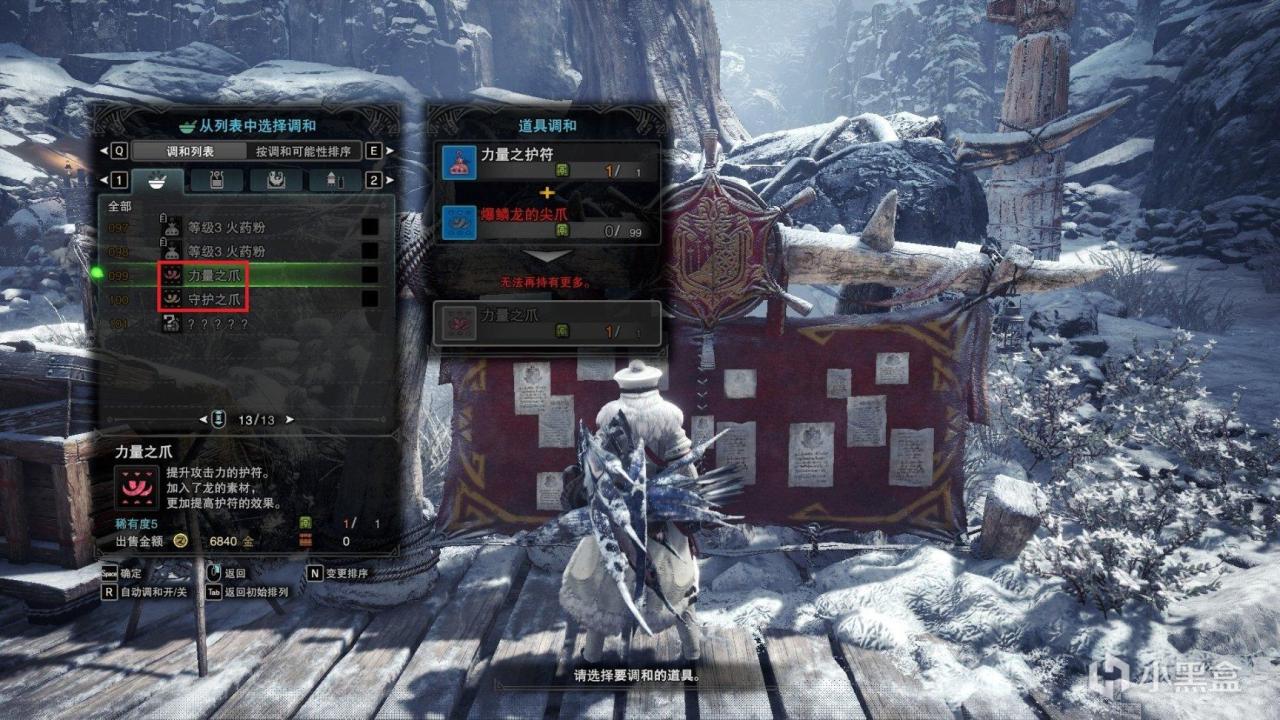Select the 守护之爪 recipe row
Image resolution: width=1280 pixels, height=720 pixels.
click(x=216, y=299)
